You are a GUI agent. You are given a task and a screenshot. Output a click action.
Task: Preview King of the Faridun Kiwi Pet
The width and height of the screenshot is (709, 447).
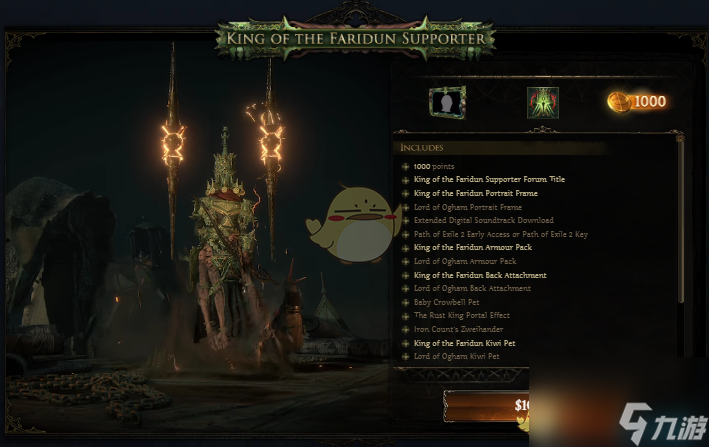(x=464, y=343)
